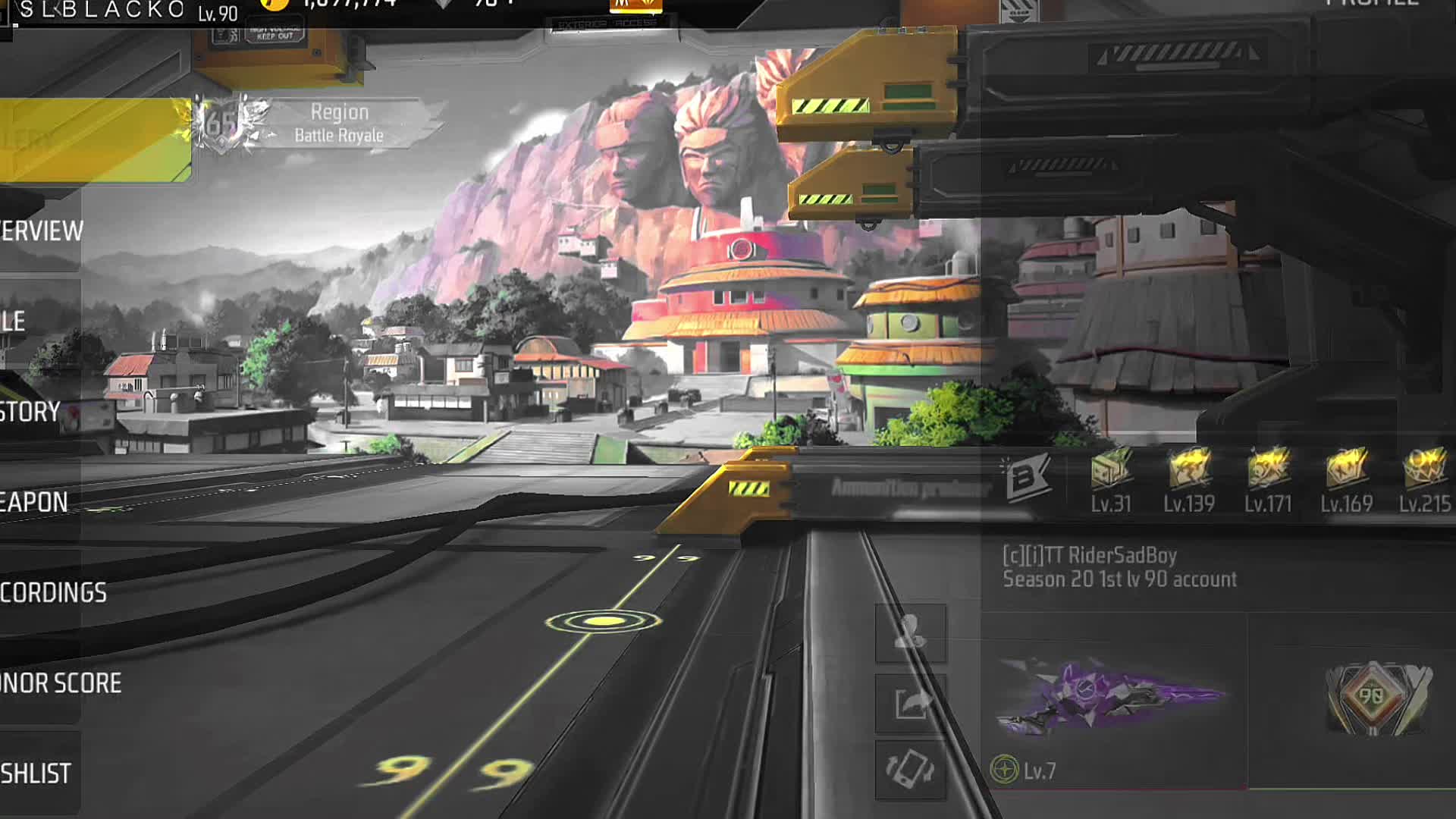Click the player silhouette friend button

tap(910, 632)
